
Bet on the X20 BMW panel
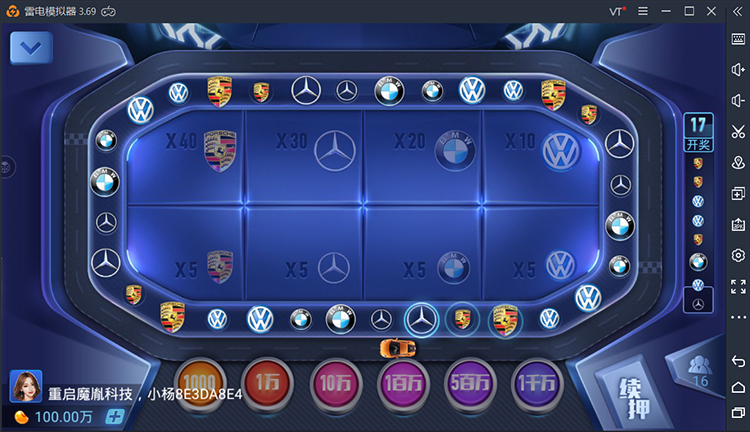click(x=423, y=155)
